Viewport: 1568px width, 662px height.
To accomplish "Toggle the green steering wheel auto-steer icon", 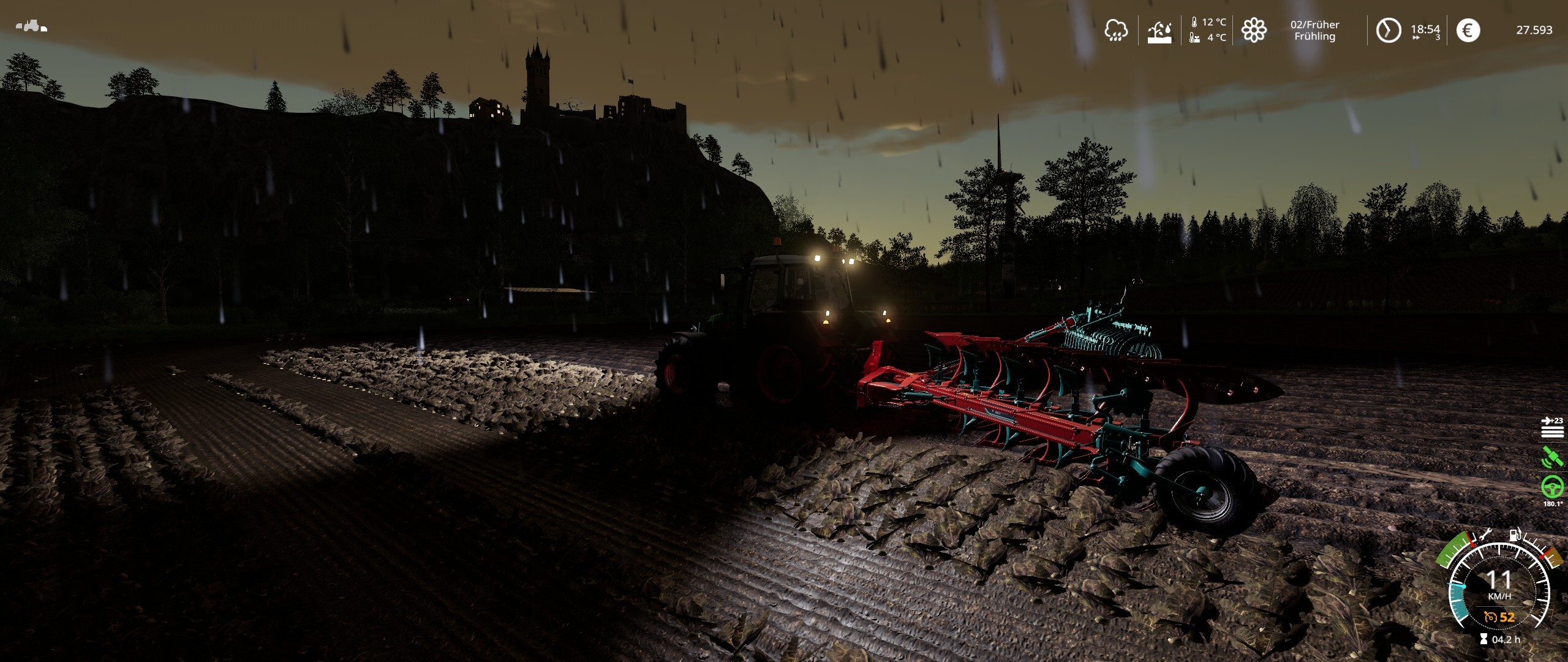I will click(1552, 487).
